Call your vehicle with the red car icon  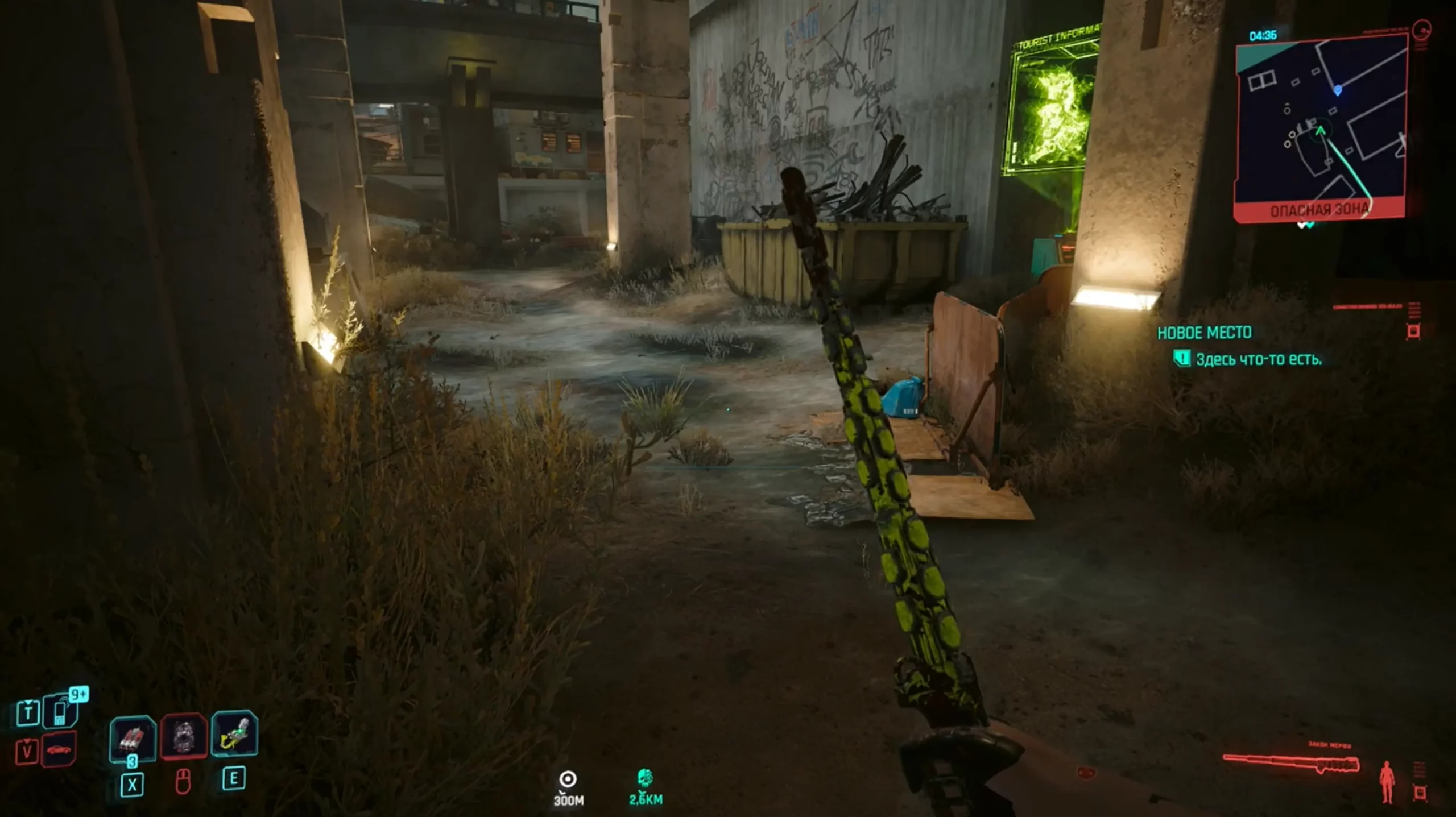[x=59, y=750]
